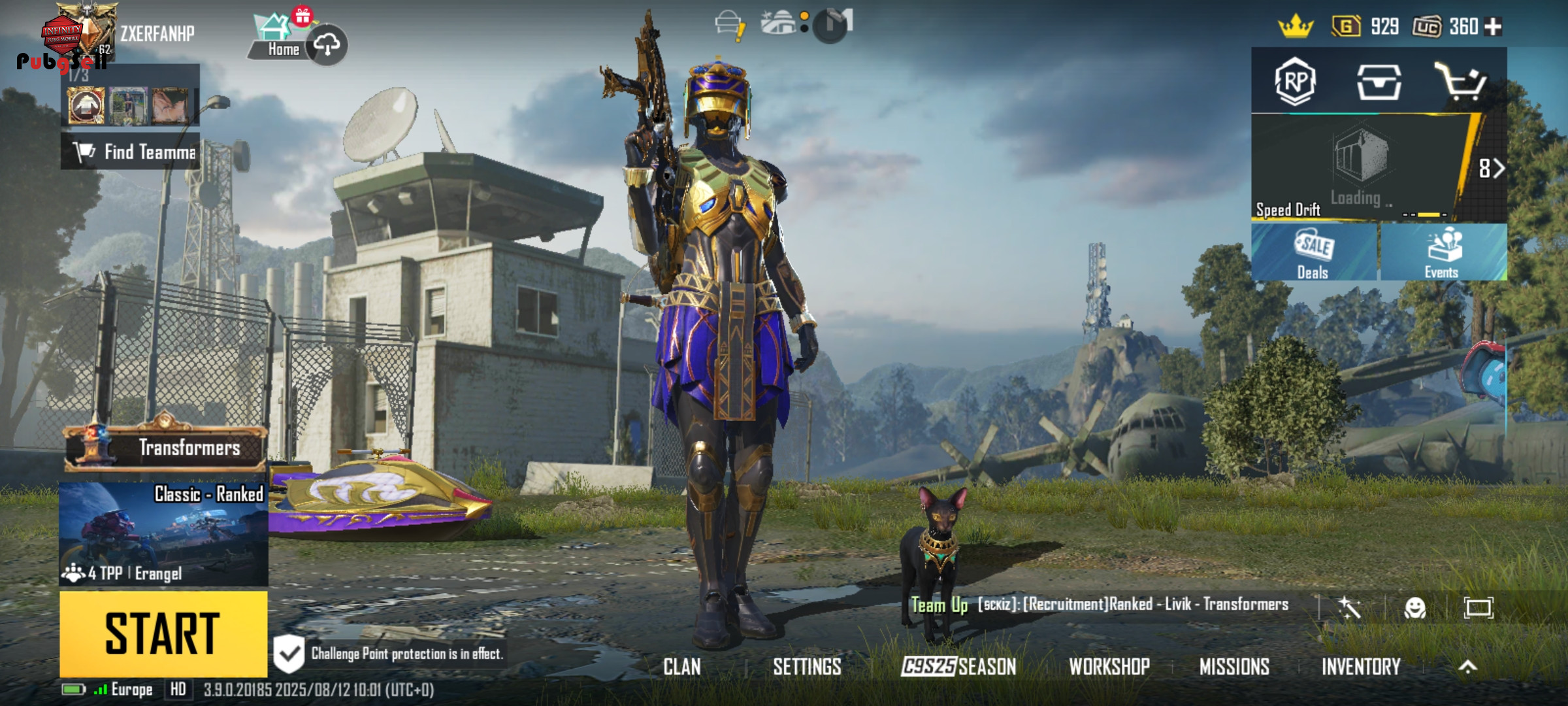Open the Events panel
The width and height of the screenshot is (1568, 706).
[1443, 253]
